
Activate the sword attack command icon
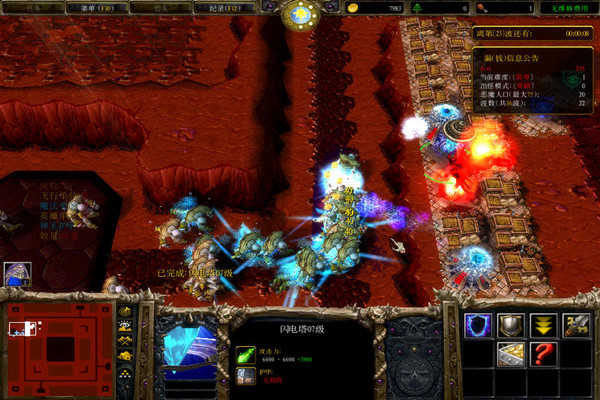(x=575, y=324)
